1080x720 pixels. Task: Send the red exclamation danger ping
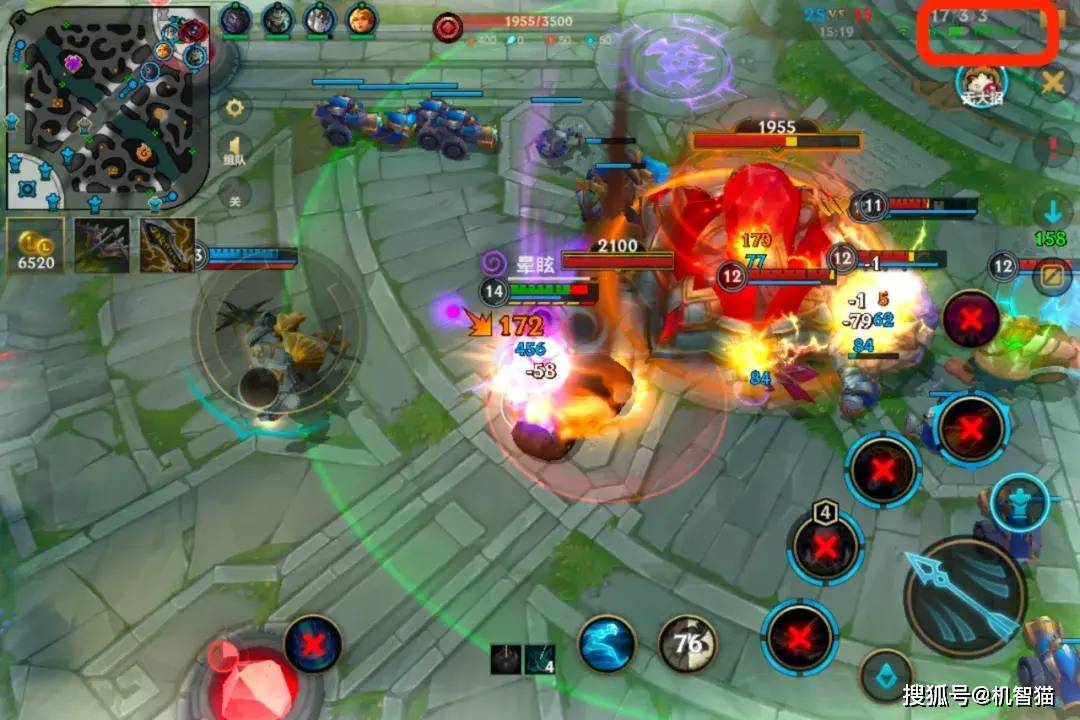point(1052,149)
